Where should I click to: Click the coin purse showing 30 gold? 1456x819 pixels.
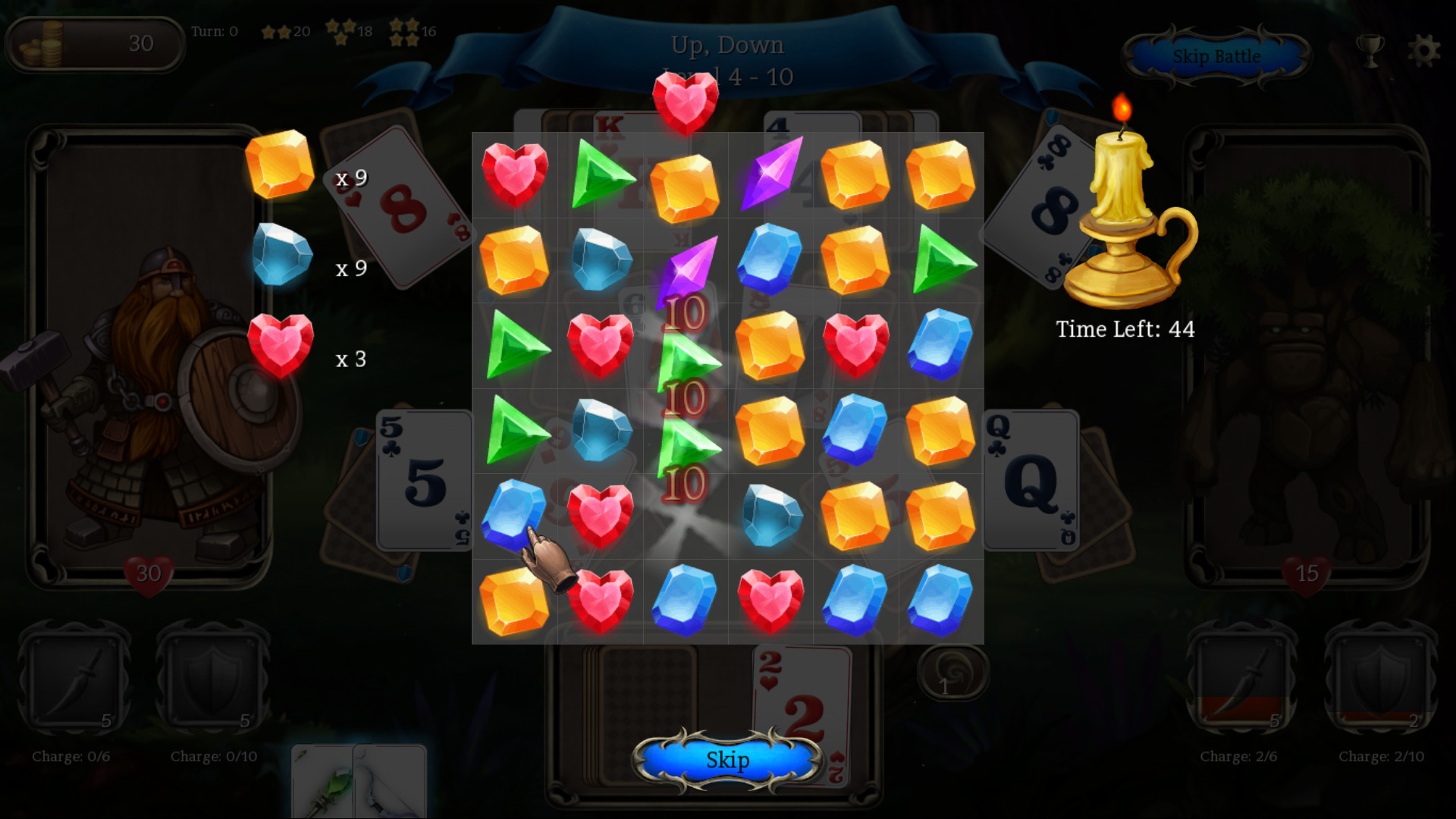tap(95, 44)
